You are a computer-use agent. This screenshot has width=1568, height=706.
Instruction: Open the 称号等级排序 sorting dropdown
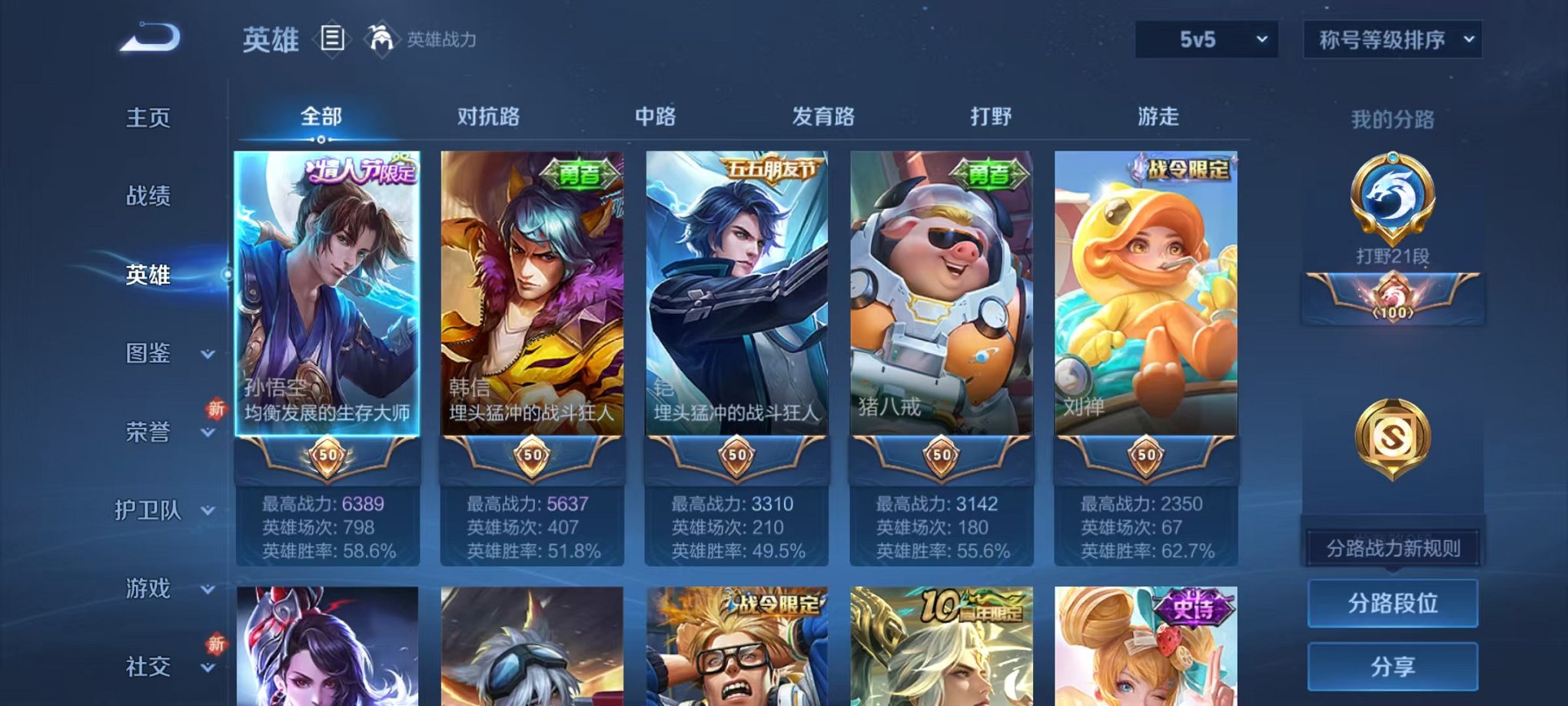pyautogui.click(x=1393, y=38)
